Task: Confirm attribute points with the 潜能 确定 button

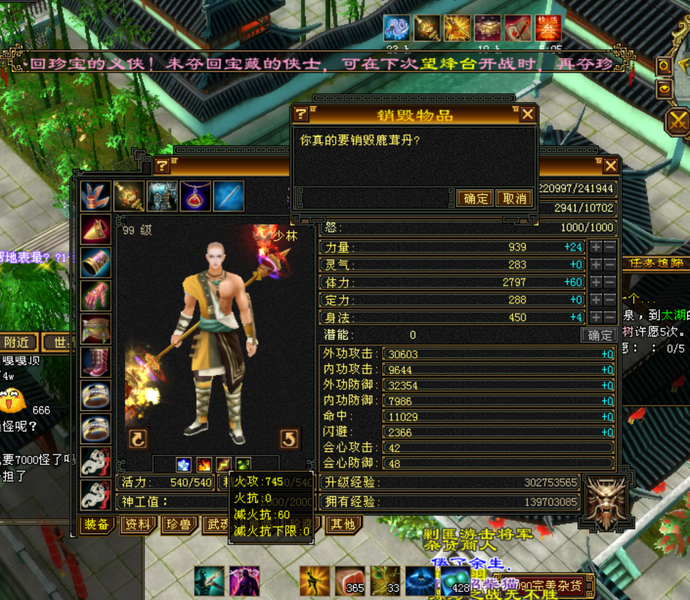Action: (x=600, y=335)
